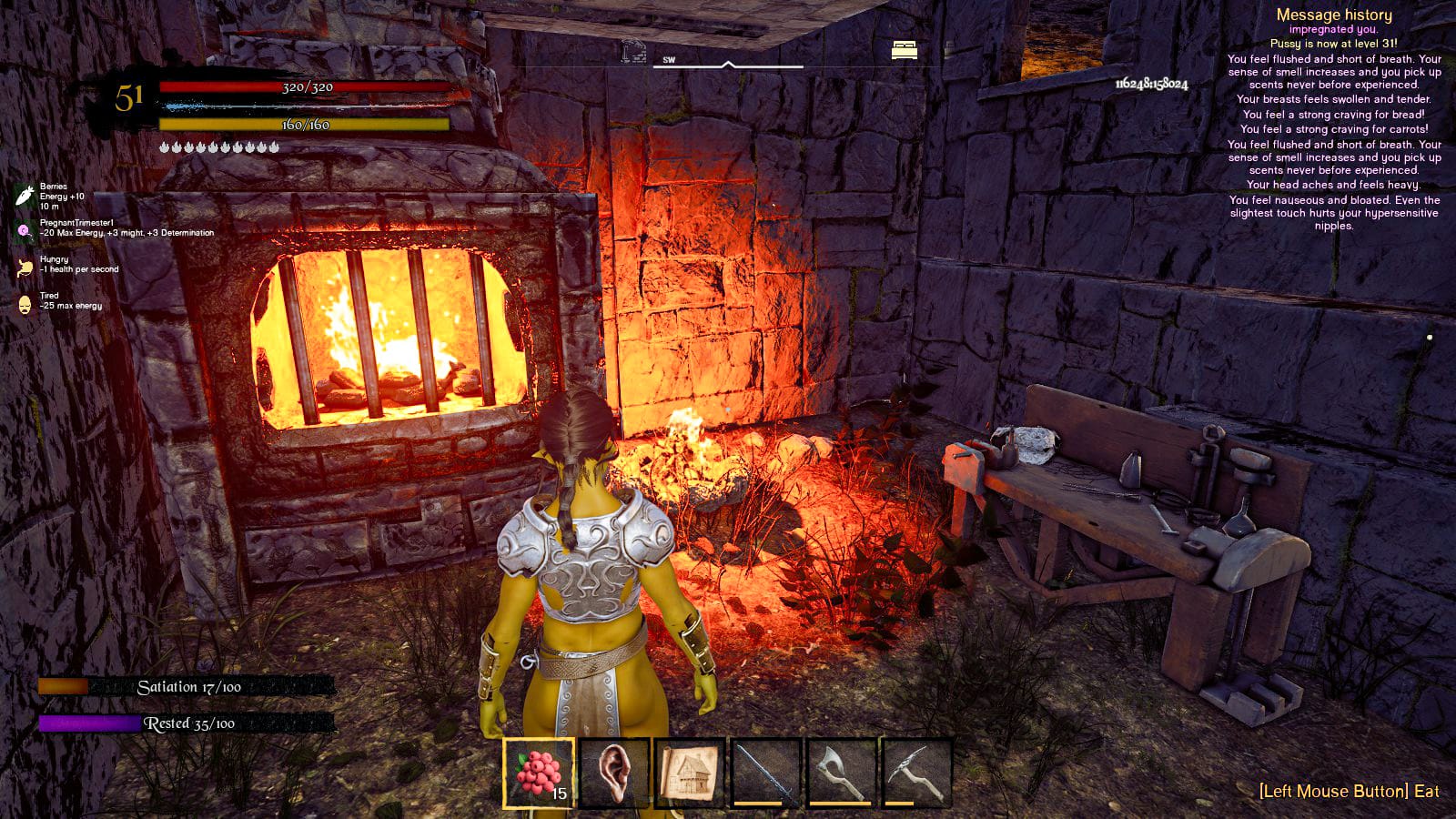The height and width of the screenshot is (819, 1456).
Task: Click the Berries energy buff icon
Action: [25, 196]
